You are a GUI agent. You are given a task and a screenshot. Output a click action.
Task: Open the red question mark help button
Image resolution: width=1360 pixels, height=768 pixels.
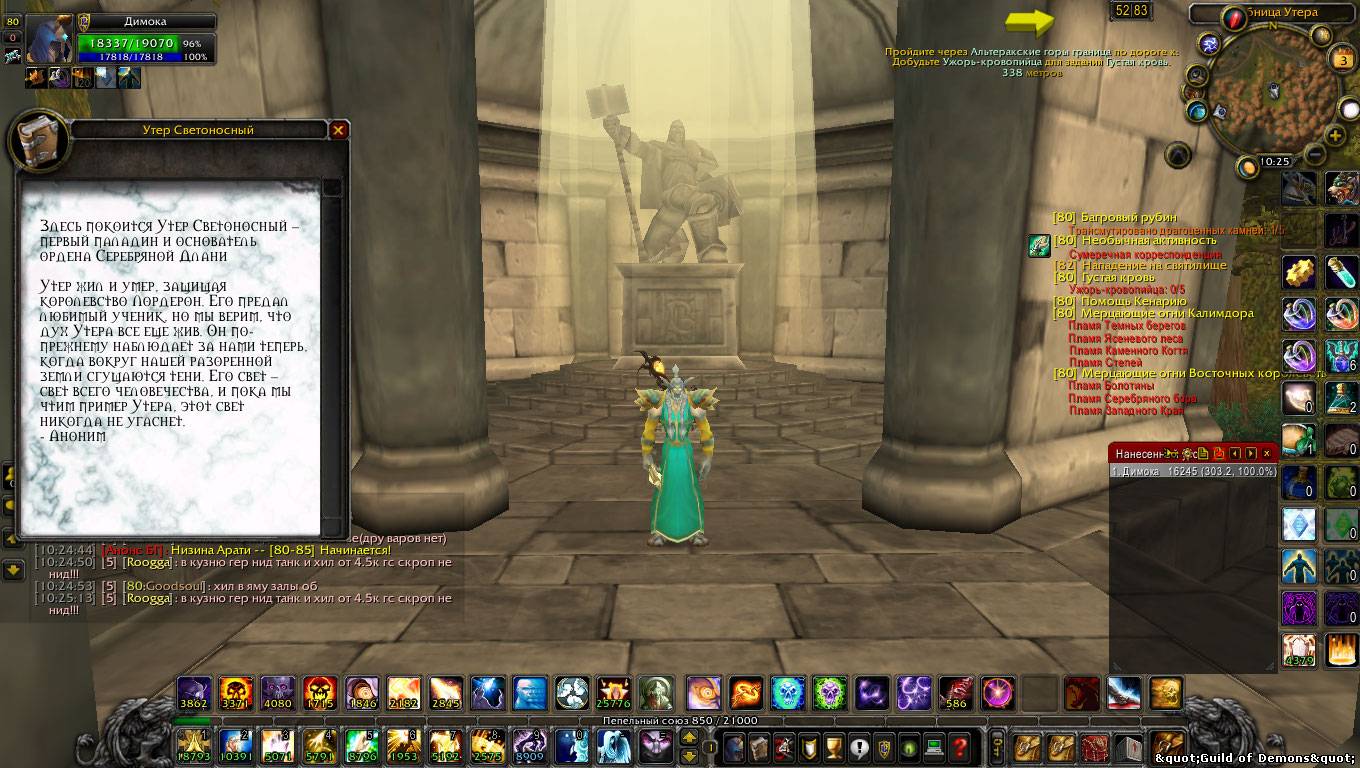pyautogui.click(x=960, y=746)
